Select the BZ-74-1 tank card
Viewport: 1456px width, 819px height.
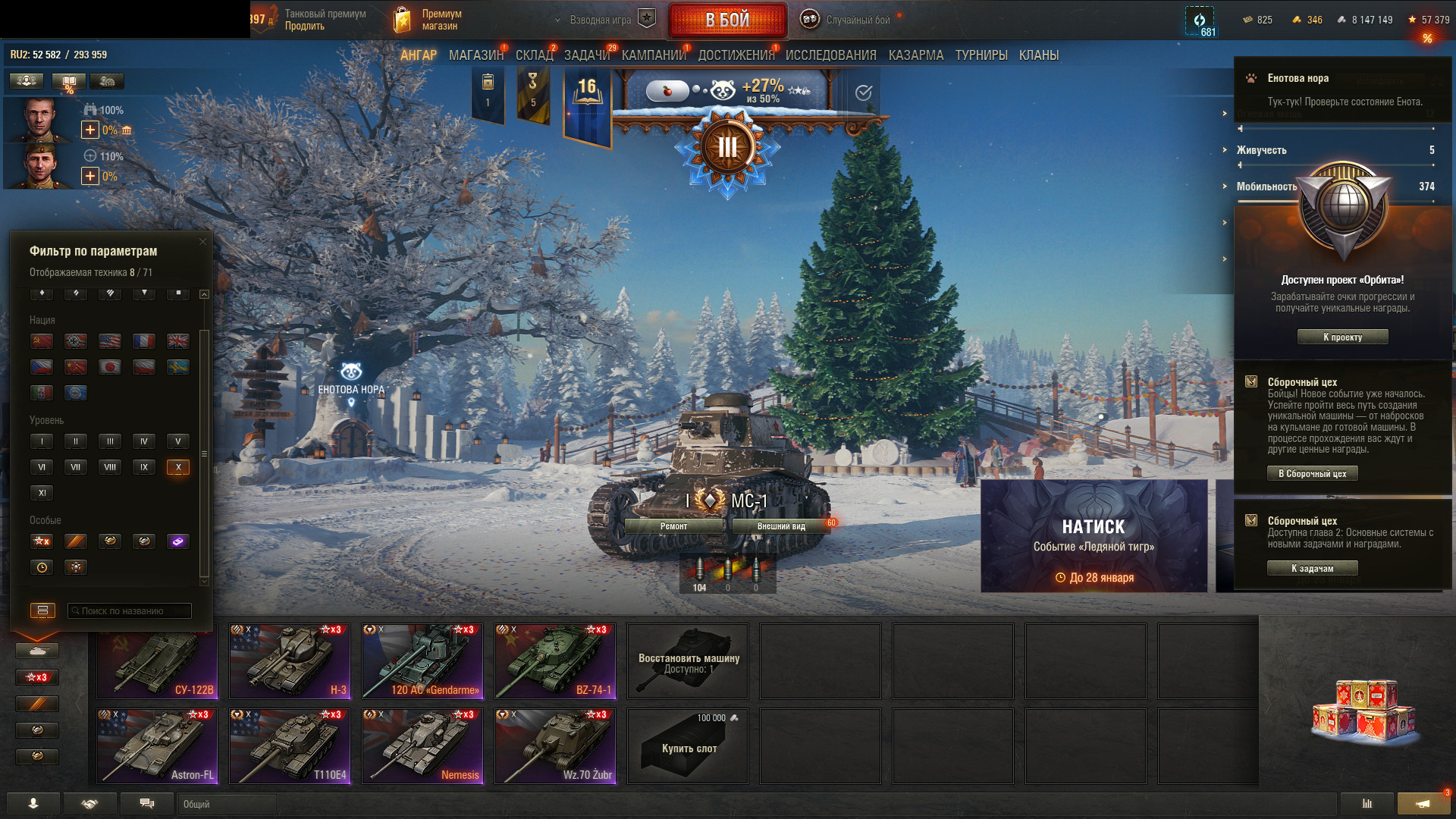click(x=555, y=661)
